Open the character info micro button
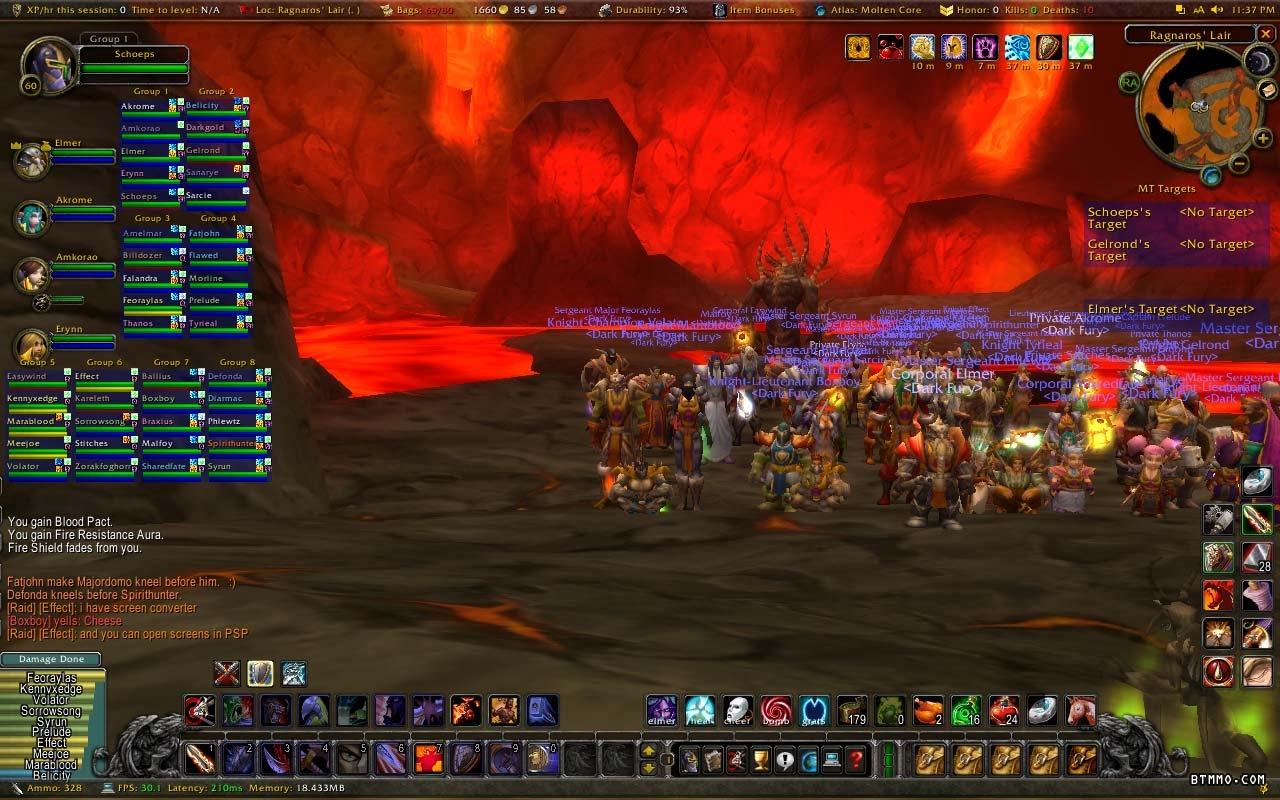 point(689,760)
